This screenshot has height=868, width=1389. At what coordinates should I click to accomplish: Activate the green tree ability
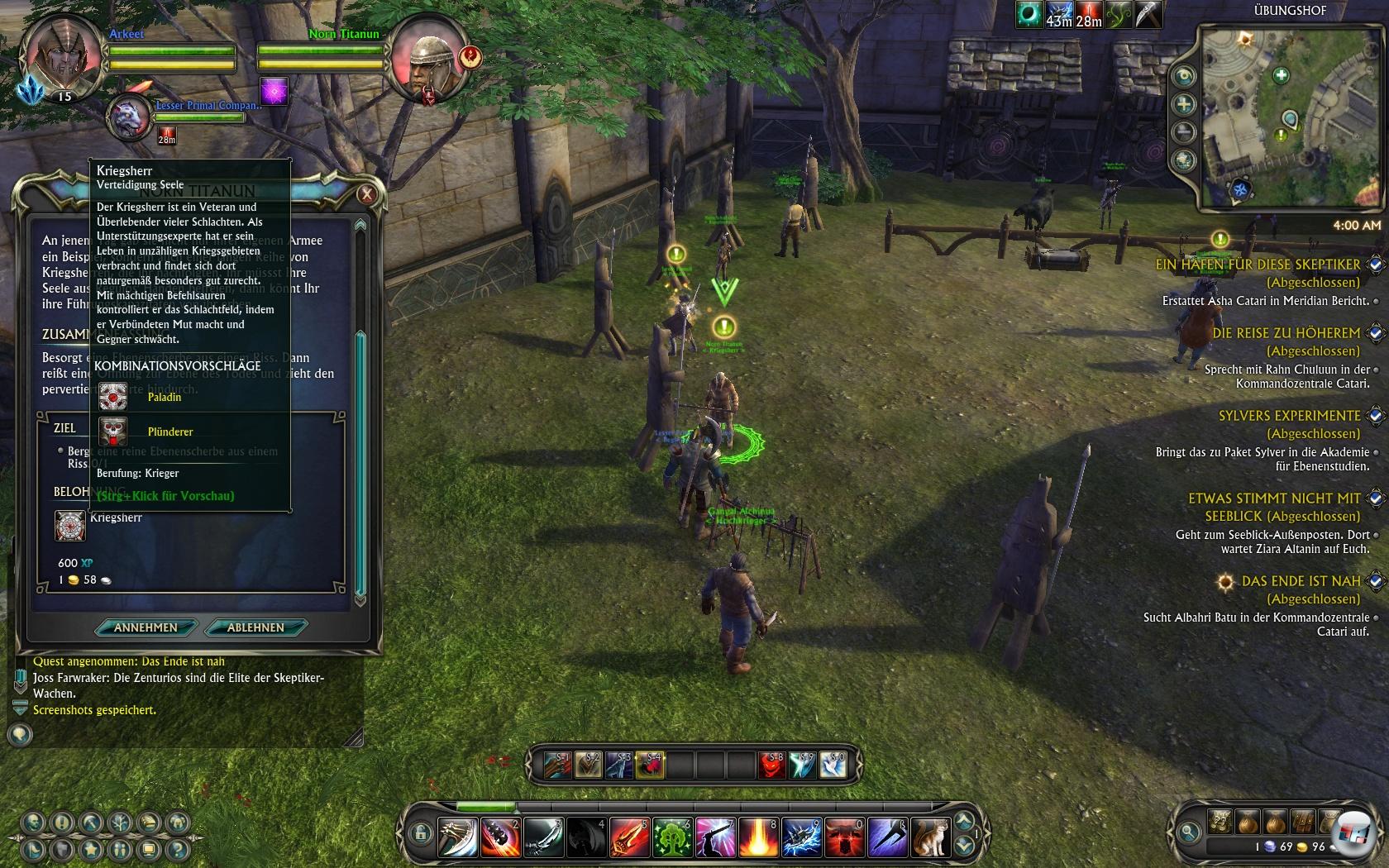[x=672, y=838]
